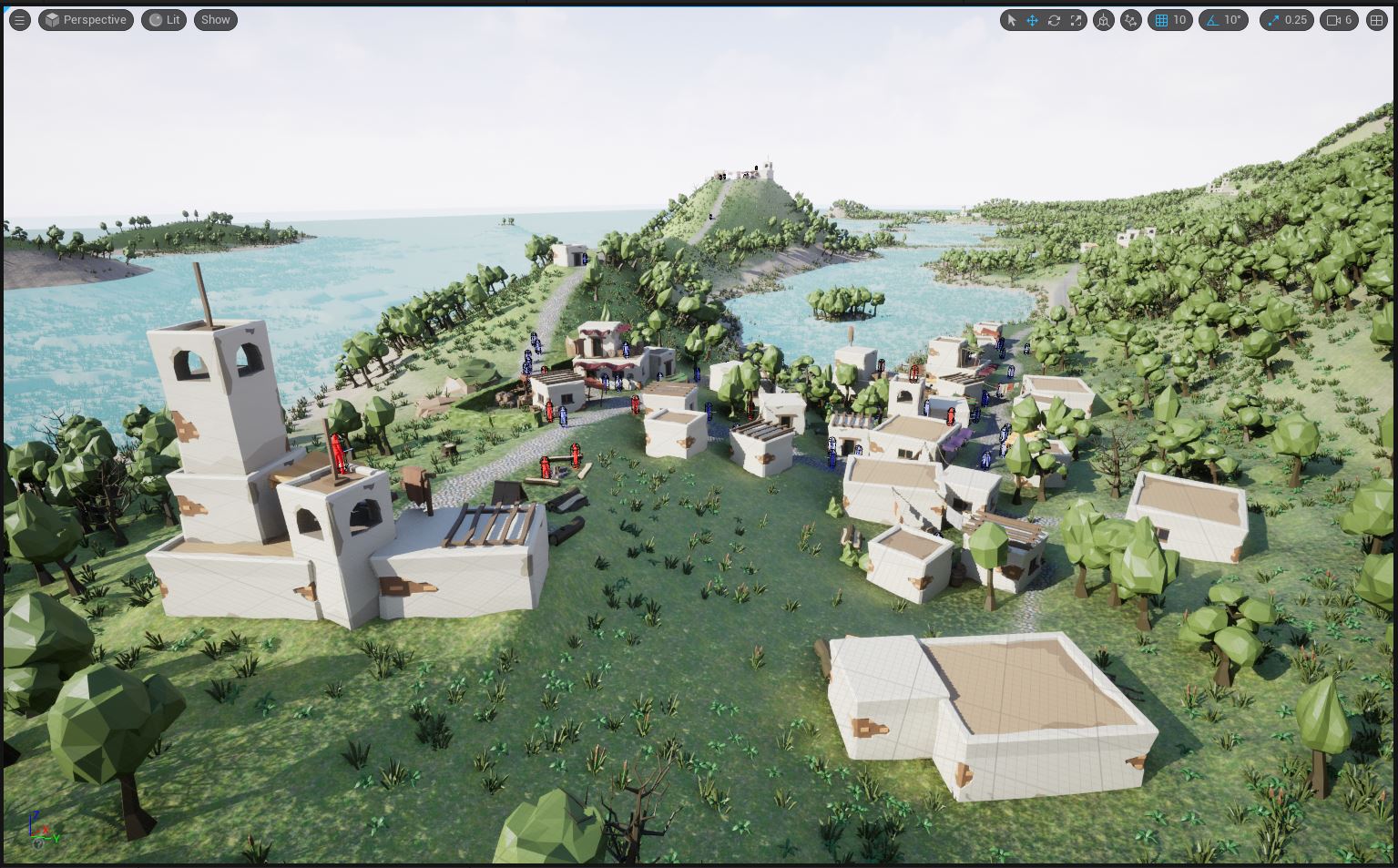Switch to the rotate gizmo tool
Screen dimensions: 1398x868
click(1054, 20)
